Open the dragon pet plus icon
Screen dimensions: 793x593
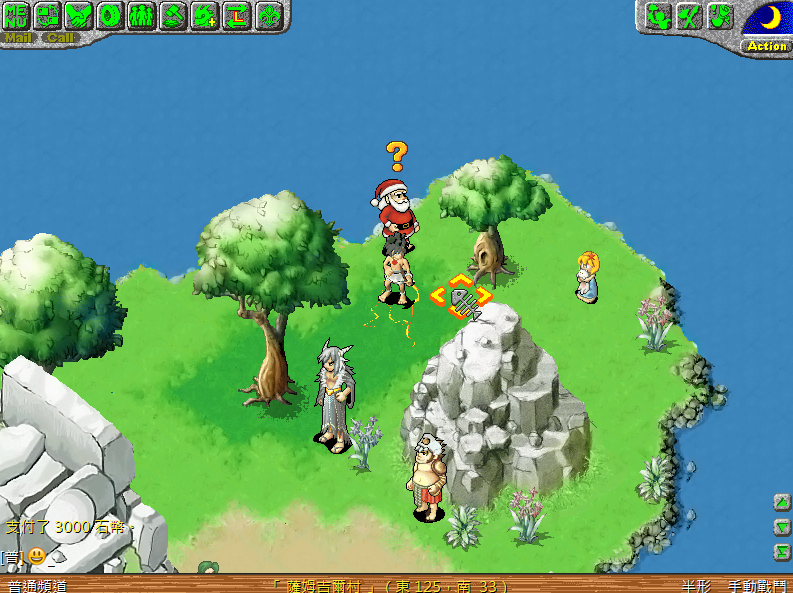[205, 15]
